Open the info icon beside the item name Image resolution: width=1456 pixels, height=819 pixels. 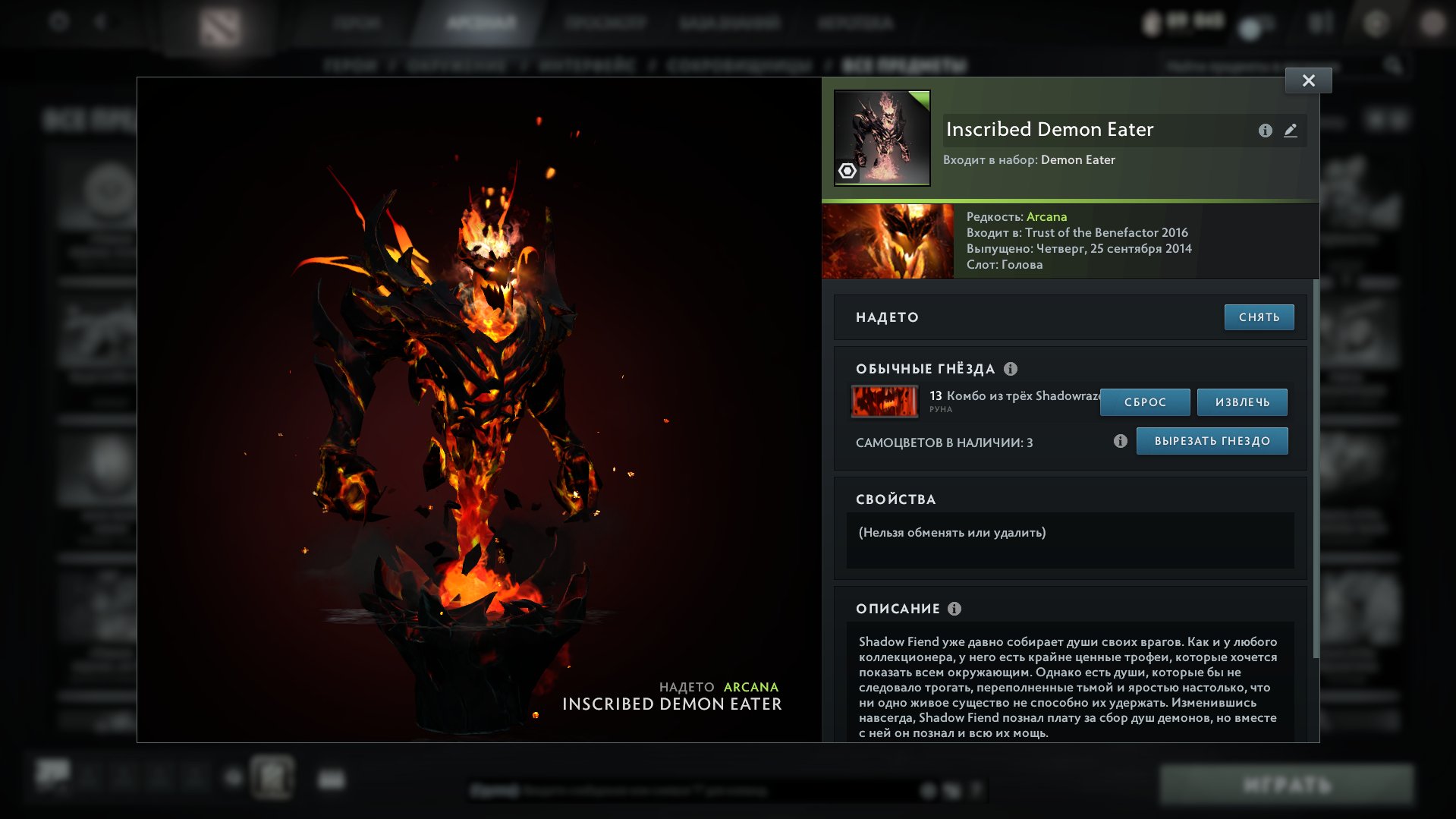[x=1264, y=130]
